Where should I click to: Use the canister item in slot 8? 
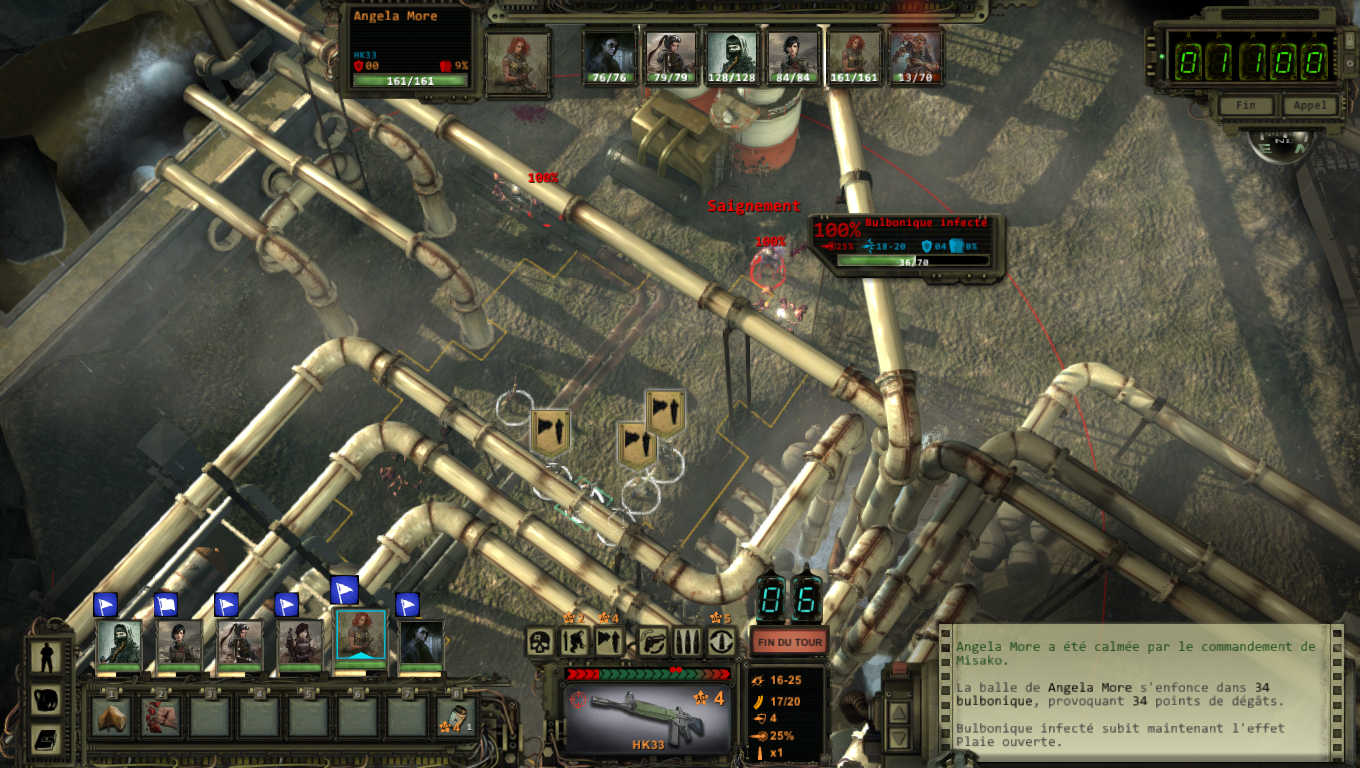(456, 717)
